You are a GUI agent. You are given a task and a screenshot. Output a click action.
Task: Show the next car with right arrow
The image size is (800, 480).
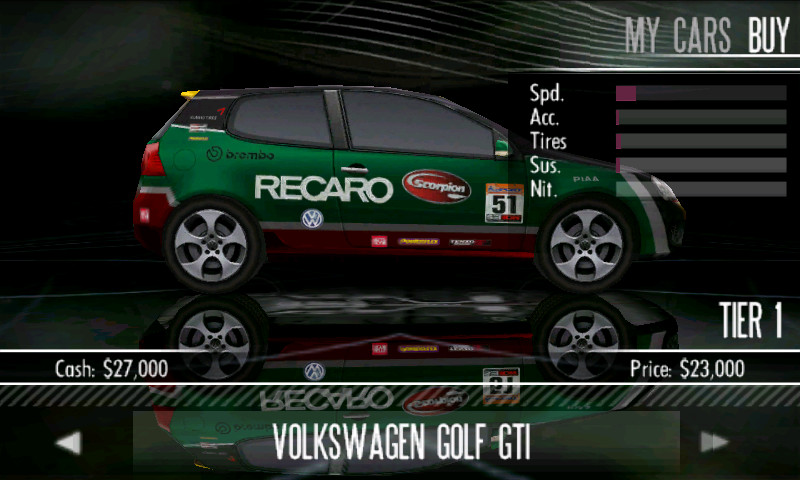714,442
